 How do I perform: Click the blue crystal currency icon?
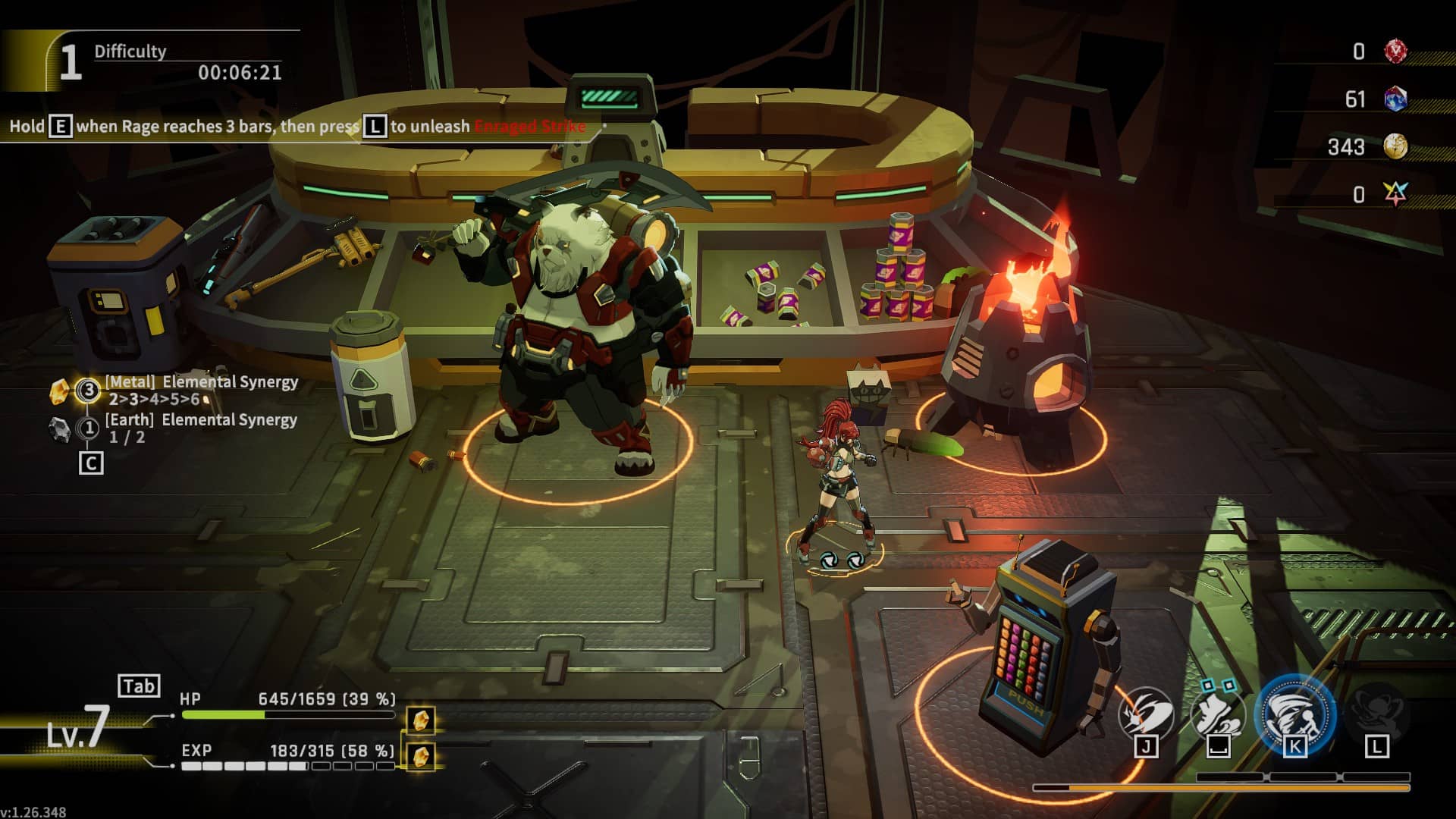tap(1395, 99)
